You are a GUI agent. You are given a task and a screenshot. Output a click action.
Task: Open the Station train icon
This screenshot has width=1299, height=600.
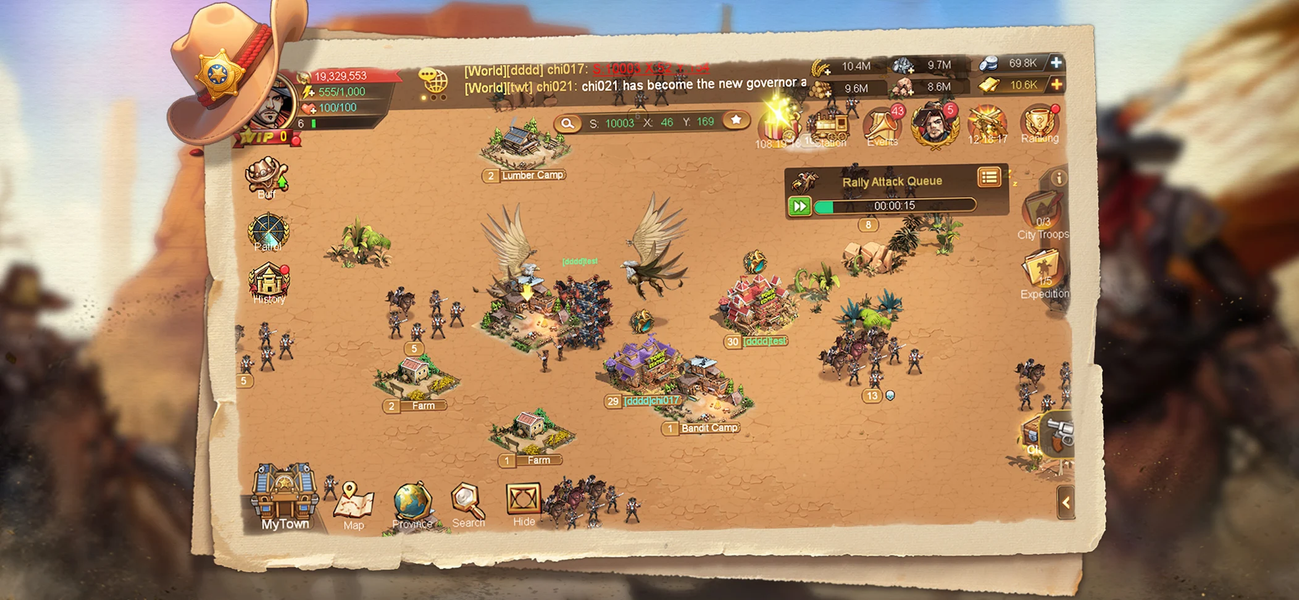pyautogui.click(x=828, y=127)
